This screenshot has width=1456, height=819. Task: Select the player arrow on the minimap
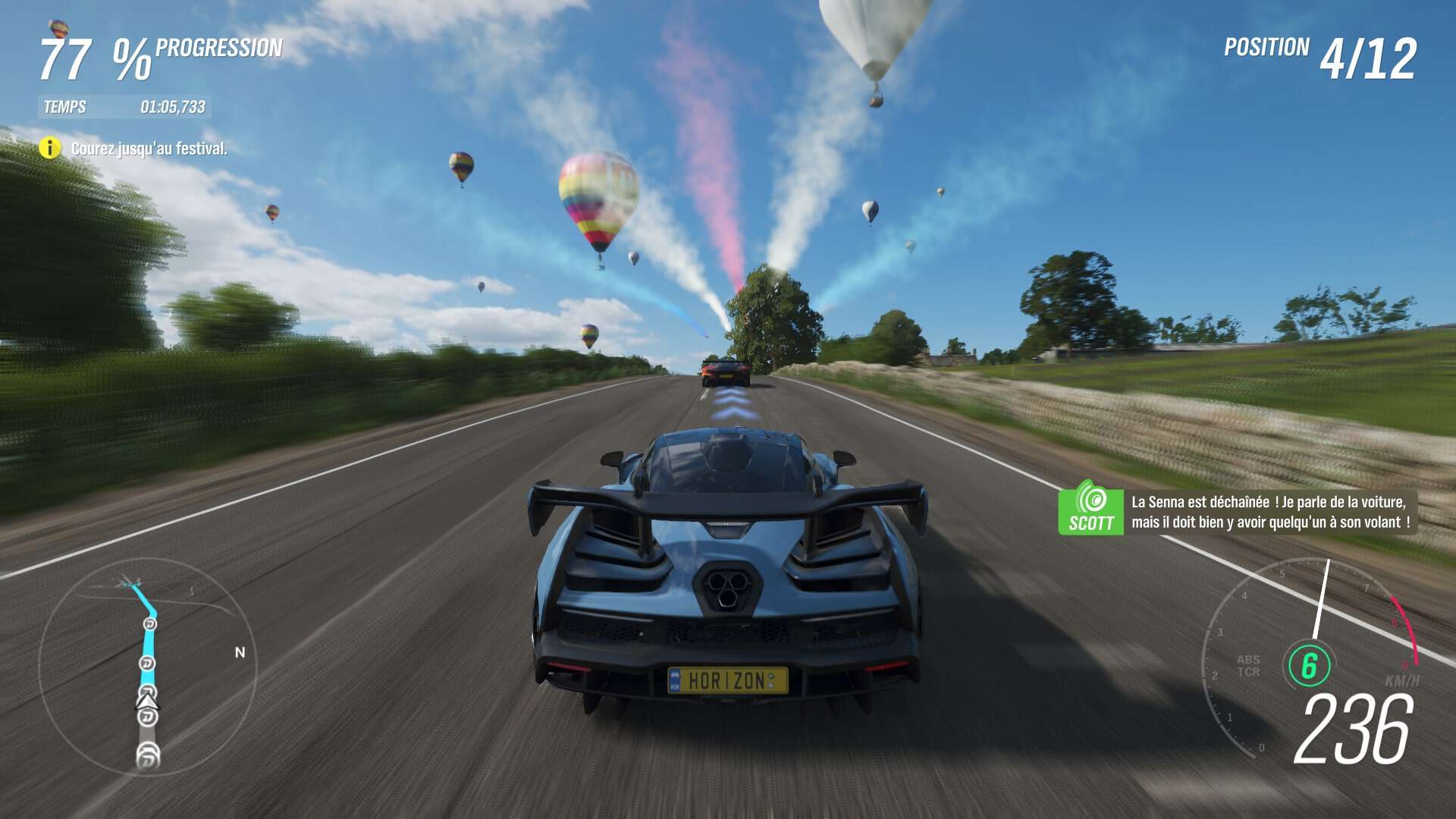point(146,701)
